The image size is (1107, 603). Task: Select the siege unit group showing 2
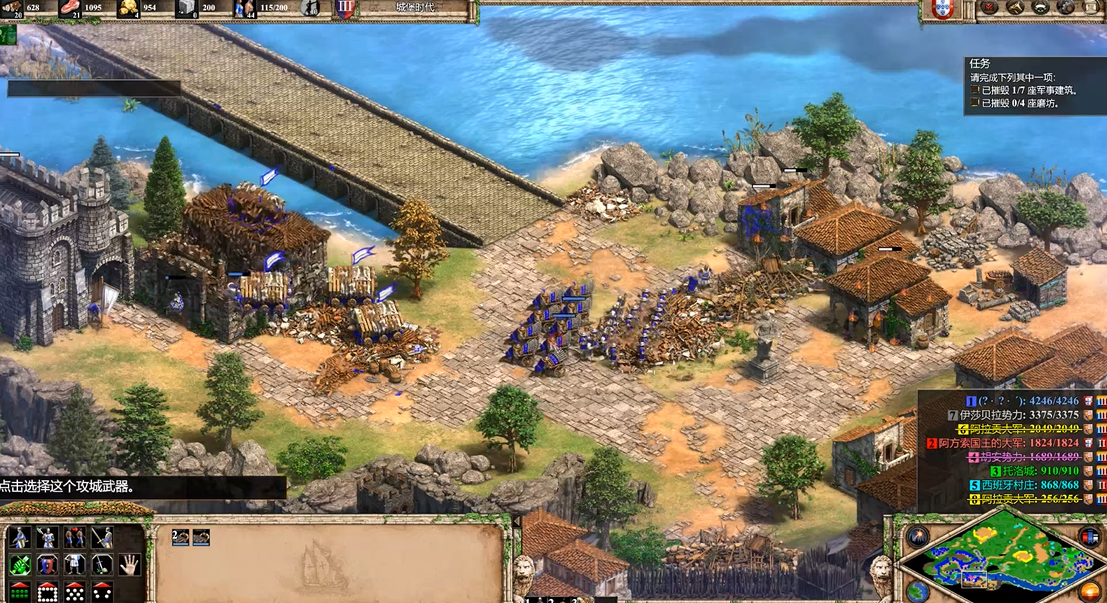coord(180,537)
